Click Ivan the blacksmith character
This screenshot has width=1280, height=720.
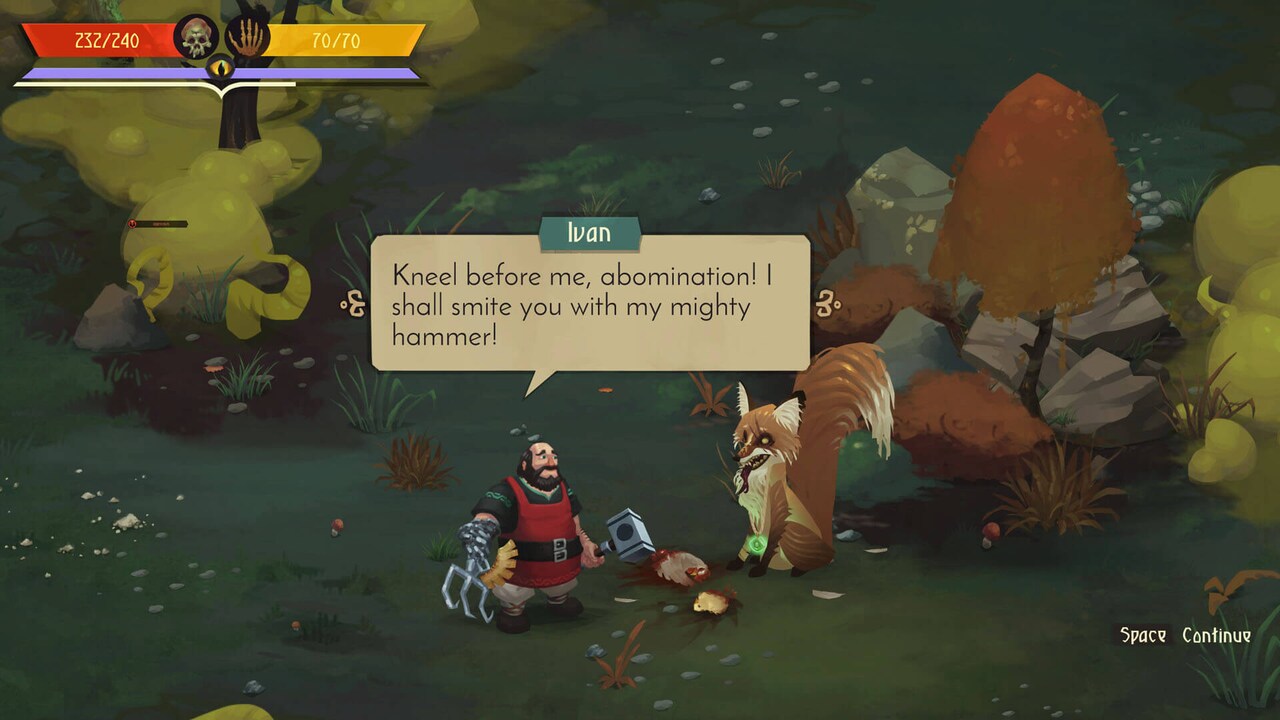click(x=545, y=520)
